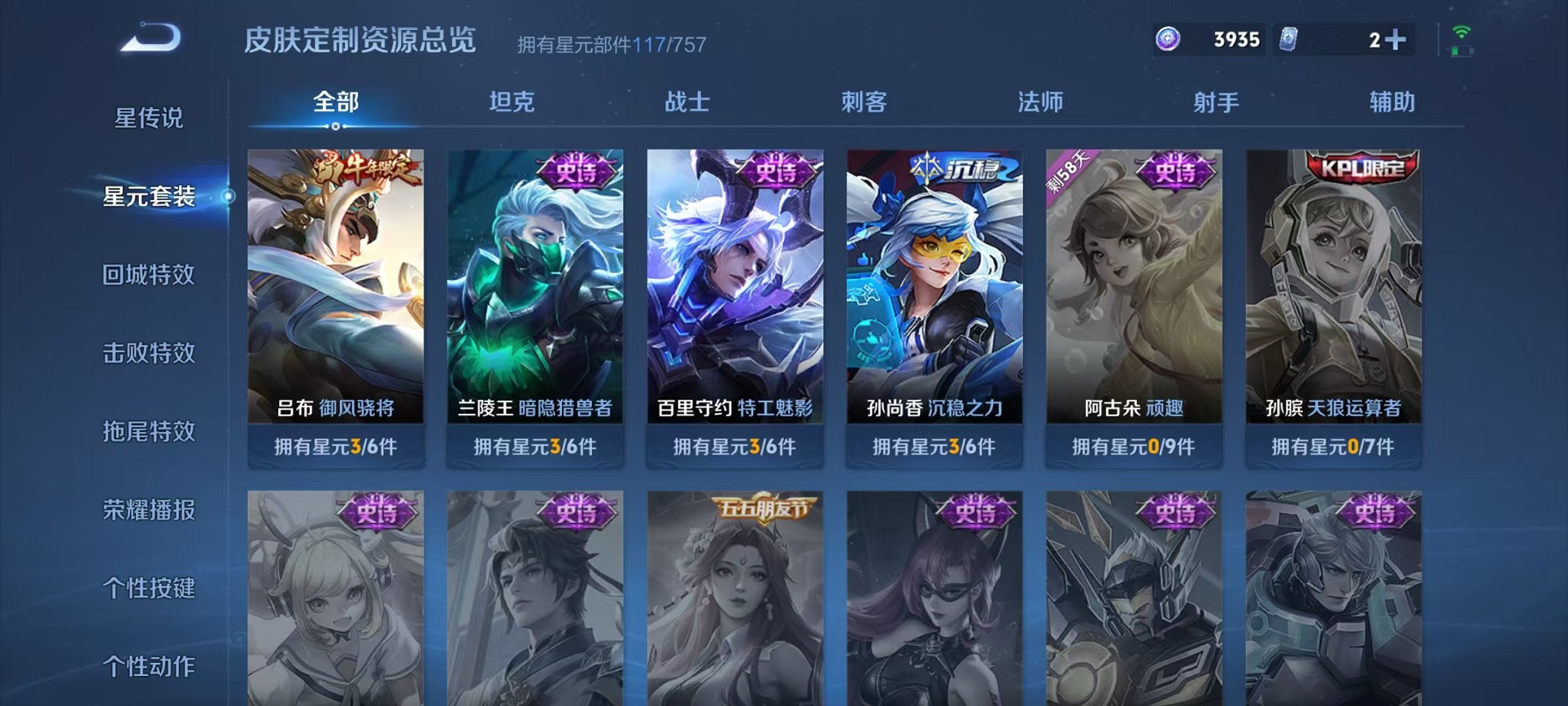Click the 拥有星元部件117/757 counter text
The width and height of the screenshot is (1568, 706).
coord(611,43)
